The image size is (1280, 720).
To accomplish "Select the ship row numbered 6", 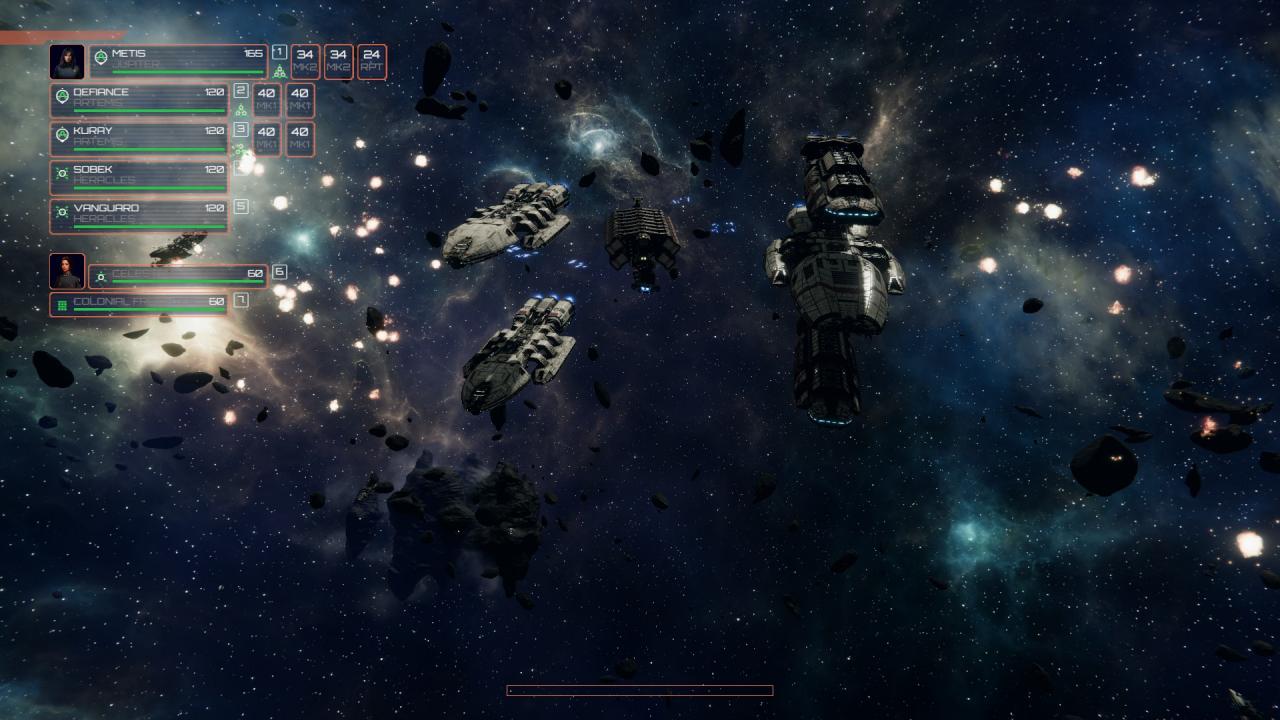I will point(178,275).
